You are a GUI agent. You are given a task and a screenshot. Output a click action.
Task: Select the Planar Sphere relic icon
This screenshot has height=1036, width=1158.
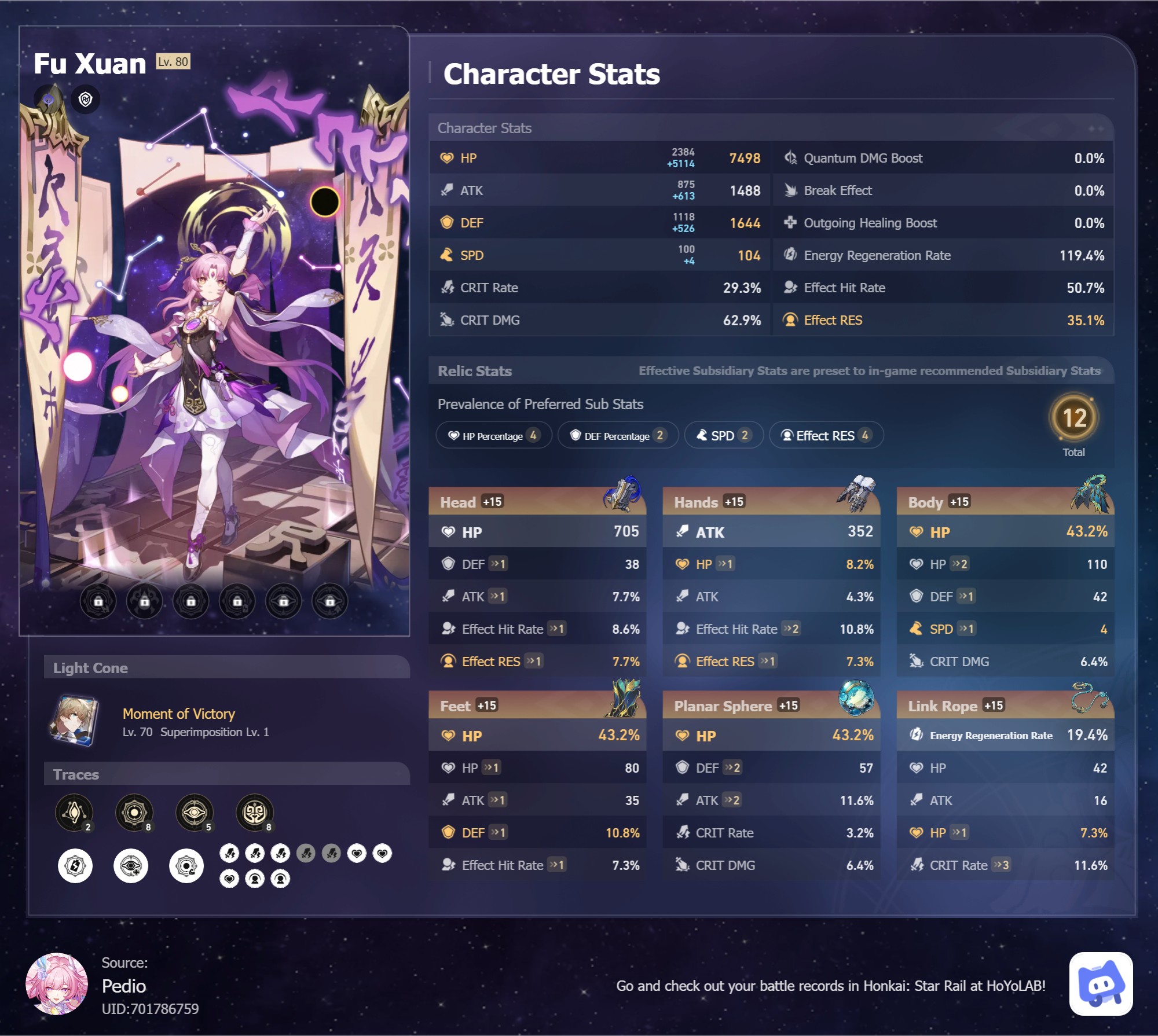pyautogui.click(x=856, y=697)
